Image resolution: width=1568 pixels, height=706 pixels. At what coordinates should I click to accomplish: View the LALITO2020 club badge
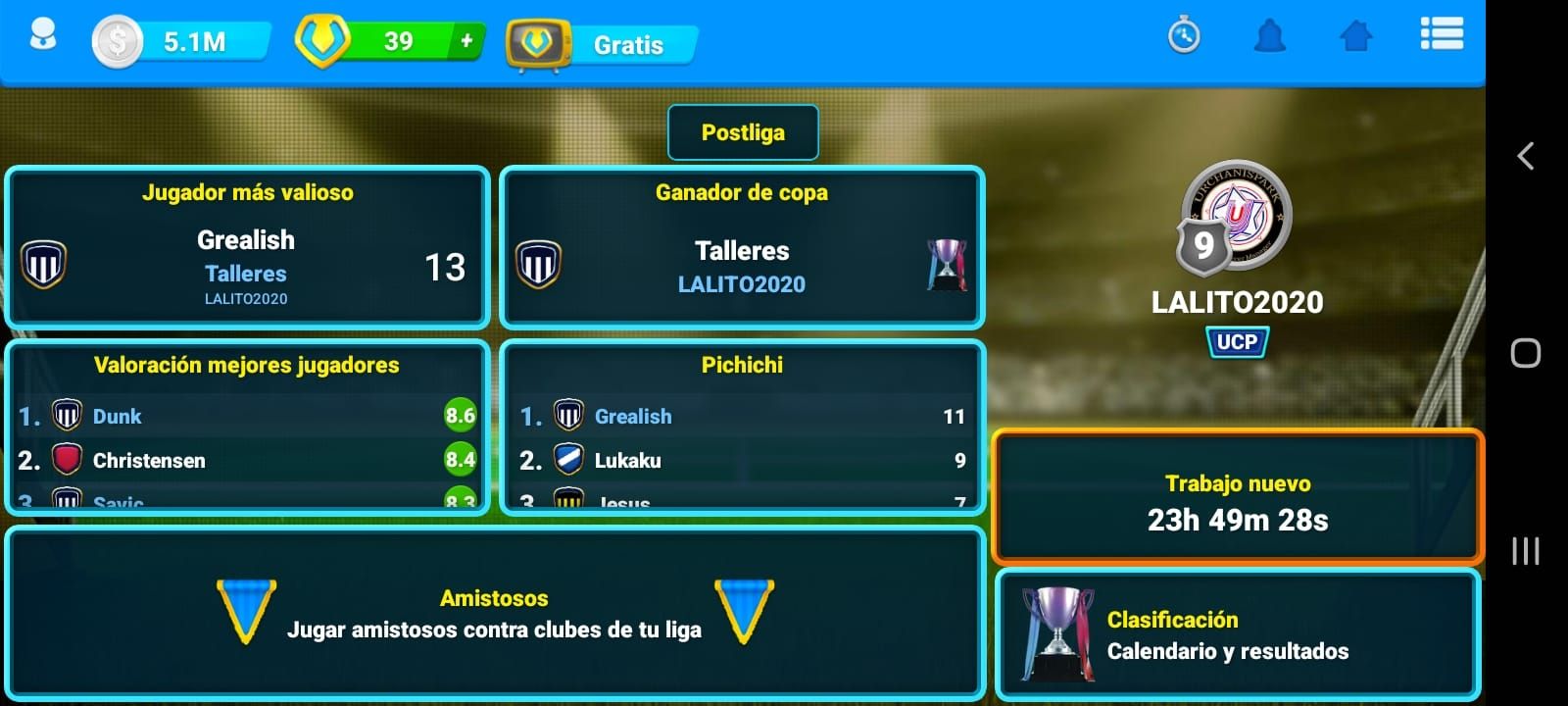pos(1237,217)
